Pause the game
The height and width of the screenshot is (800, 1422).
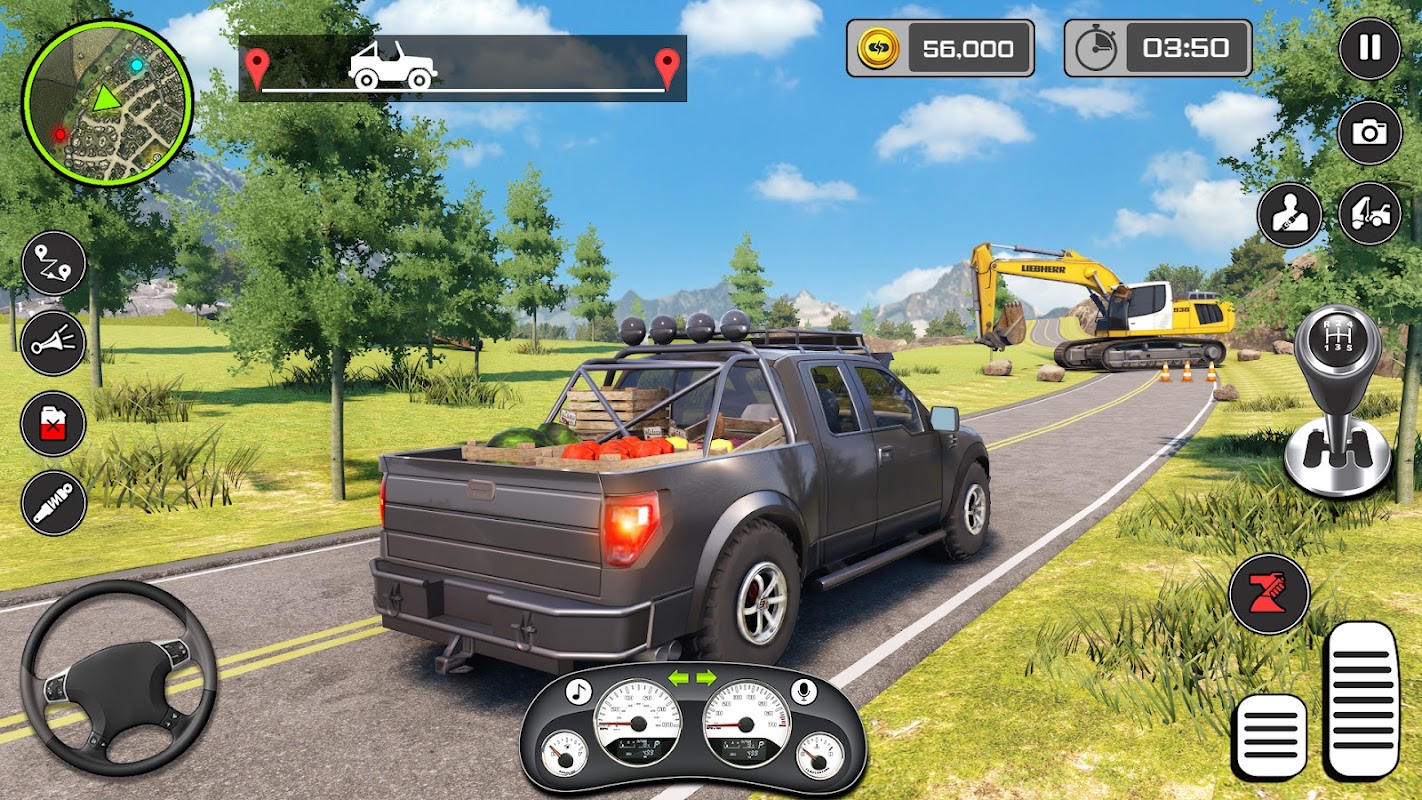(1369, 48)
